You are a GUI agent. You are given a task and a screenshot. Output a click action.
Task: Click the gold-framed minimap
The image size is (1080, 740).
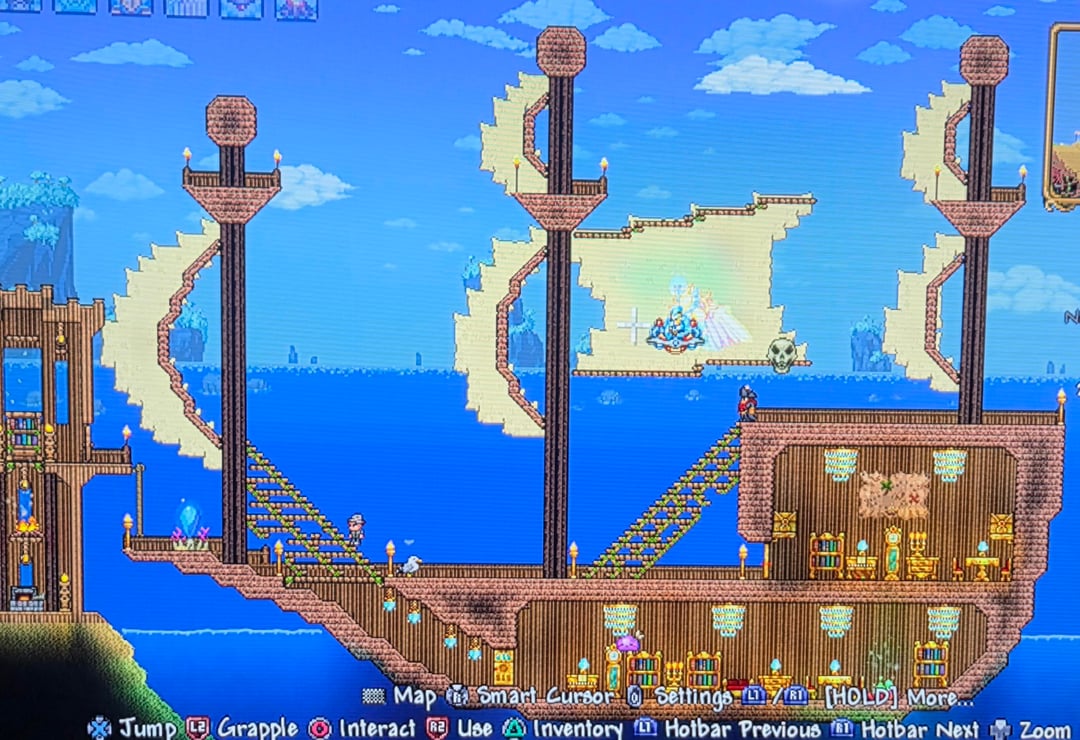(1065, 120)
